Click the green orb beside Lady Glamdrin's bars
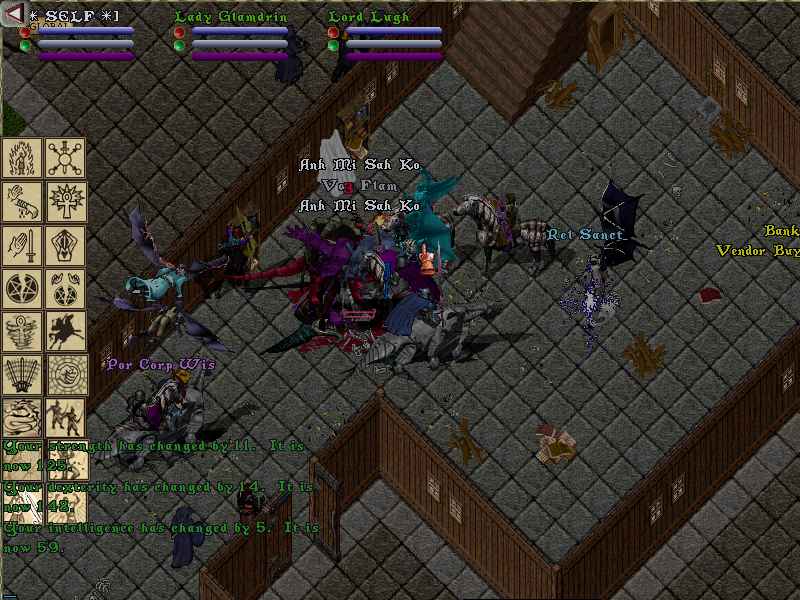 pos(179,45)
